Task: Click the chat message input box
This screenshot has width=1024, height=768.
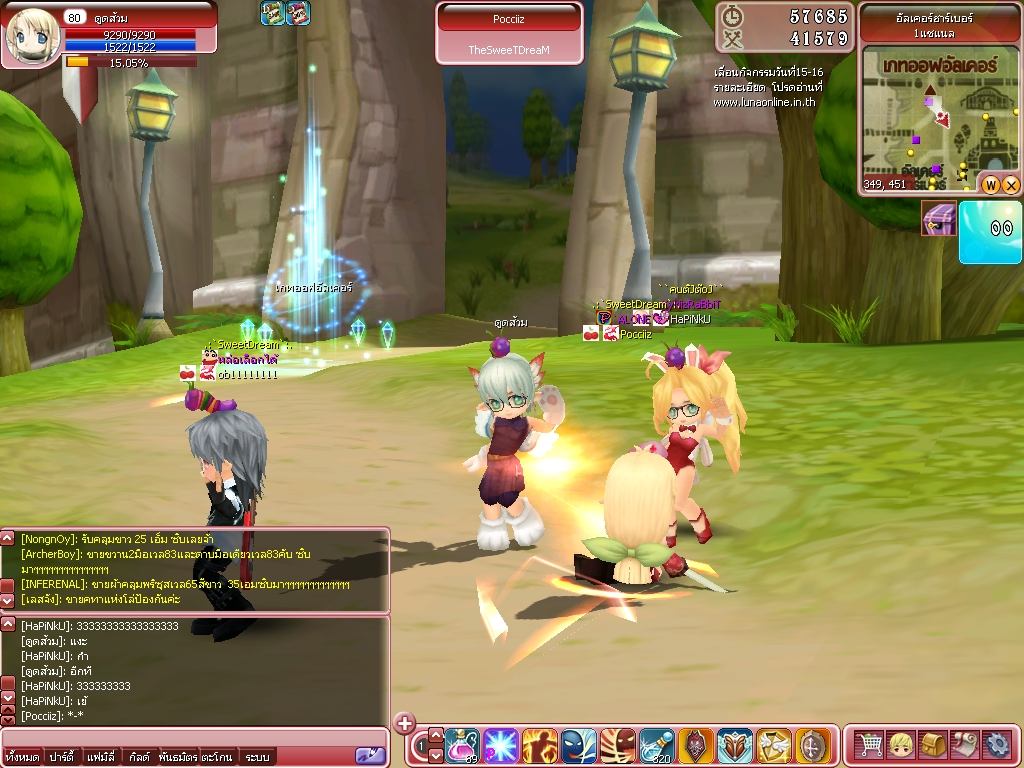Action: [180, 738]
